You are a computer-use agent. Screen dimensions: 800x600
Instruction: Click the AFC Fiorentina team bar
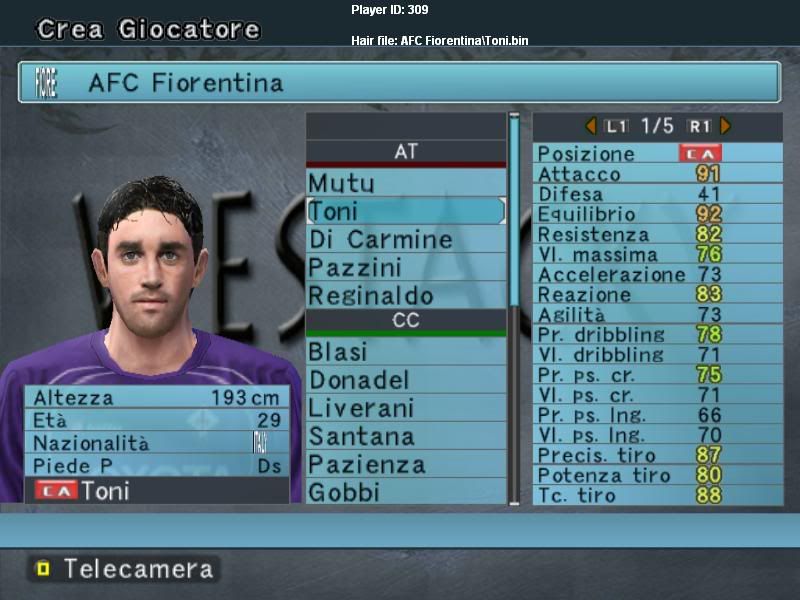click(x=399, y=82)
